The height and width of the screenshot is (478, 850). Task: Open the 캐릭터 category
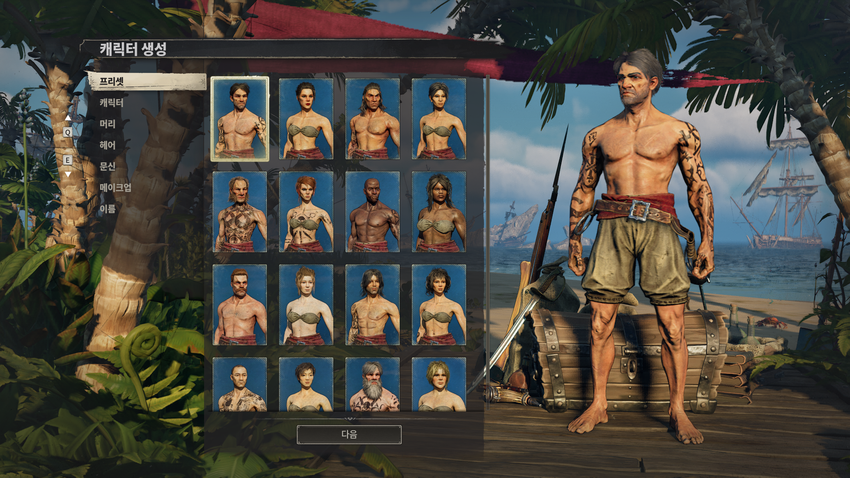click(x=112, y=103)
